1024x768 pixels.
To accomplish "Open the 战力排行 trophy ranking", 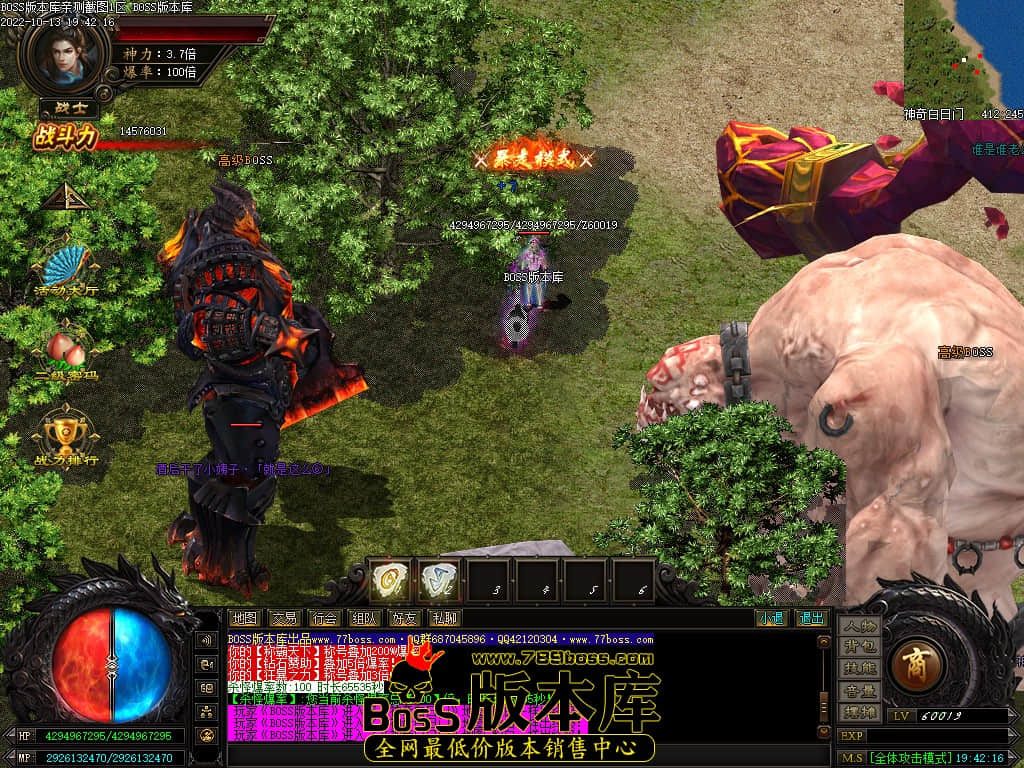I will 65,434.
